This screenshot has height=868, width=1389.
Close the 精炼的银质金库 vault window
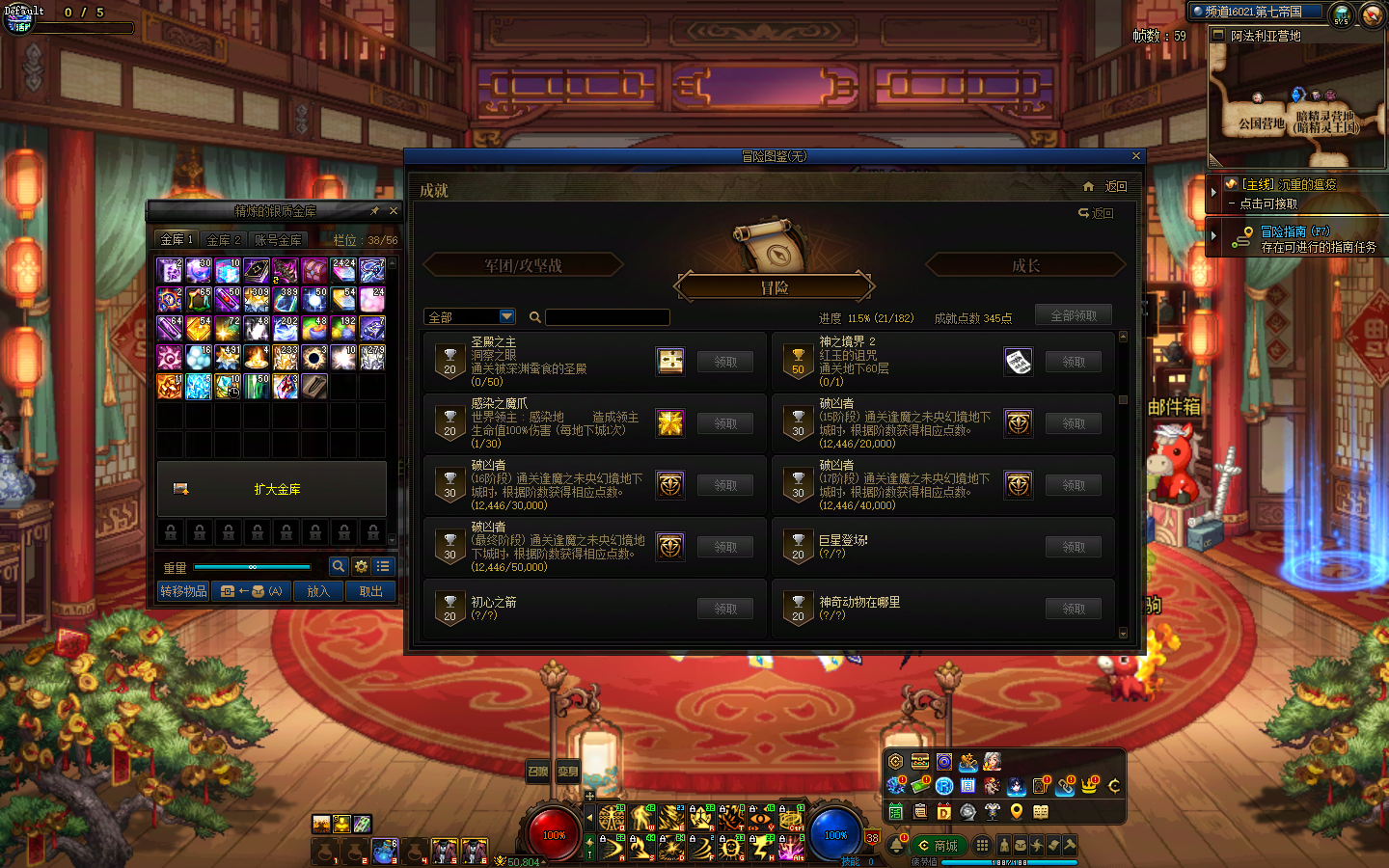pyautogui.click(x=394, y=210)
